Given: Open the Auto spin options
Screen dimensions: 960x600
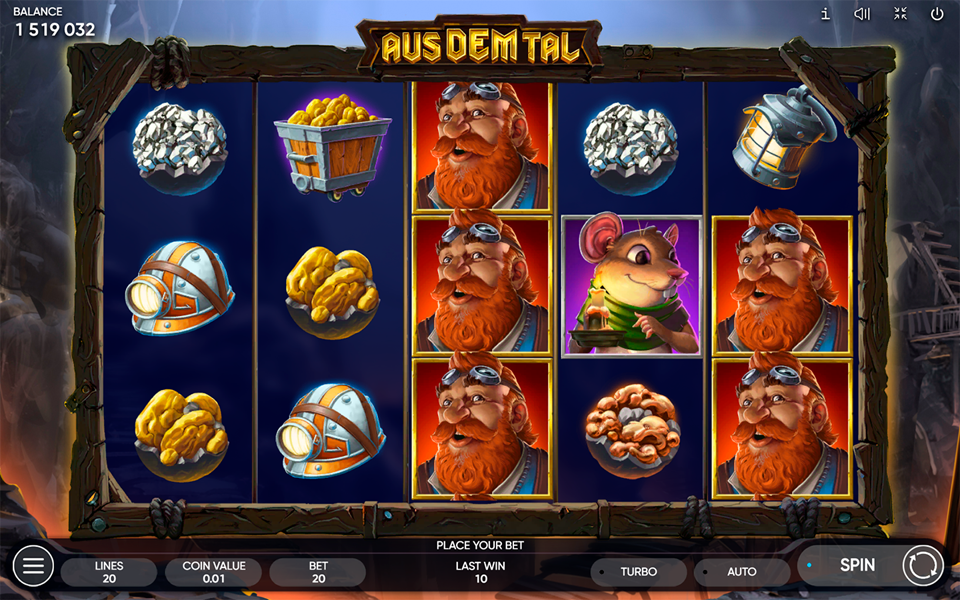Looking at the screenshot, I should [741, 572].
